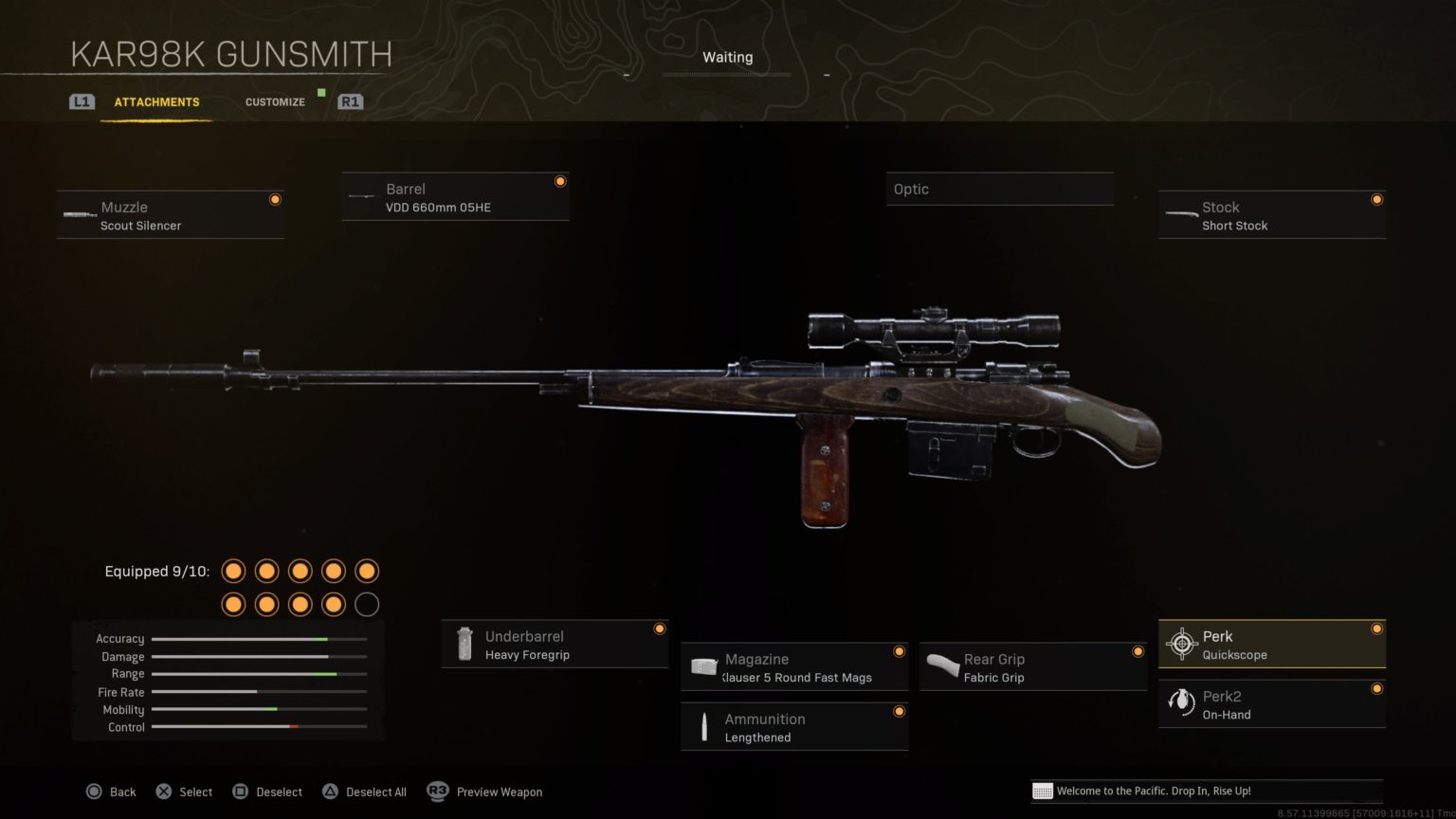The height and width of the screenshot is (819, 1456).
Task: Click the empty tenth attachment slot dot
Action: tap(366, 604)
